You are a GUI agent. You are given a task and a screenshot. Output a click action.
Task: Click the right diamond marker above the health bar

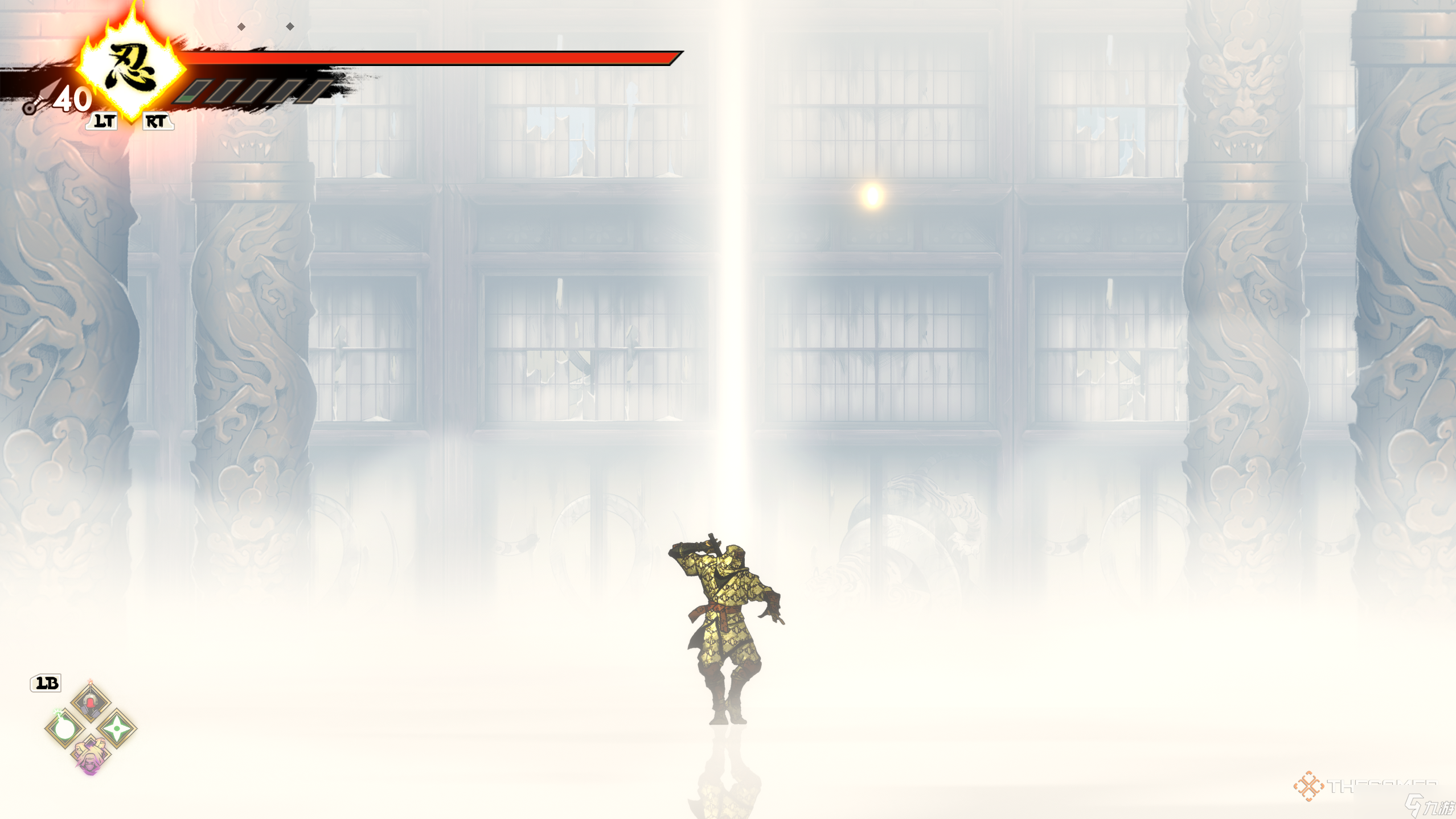click(290, 25)
